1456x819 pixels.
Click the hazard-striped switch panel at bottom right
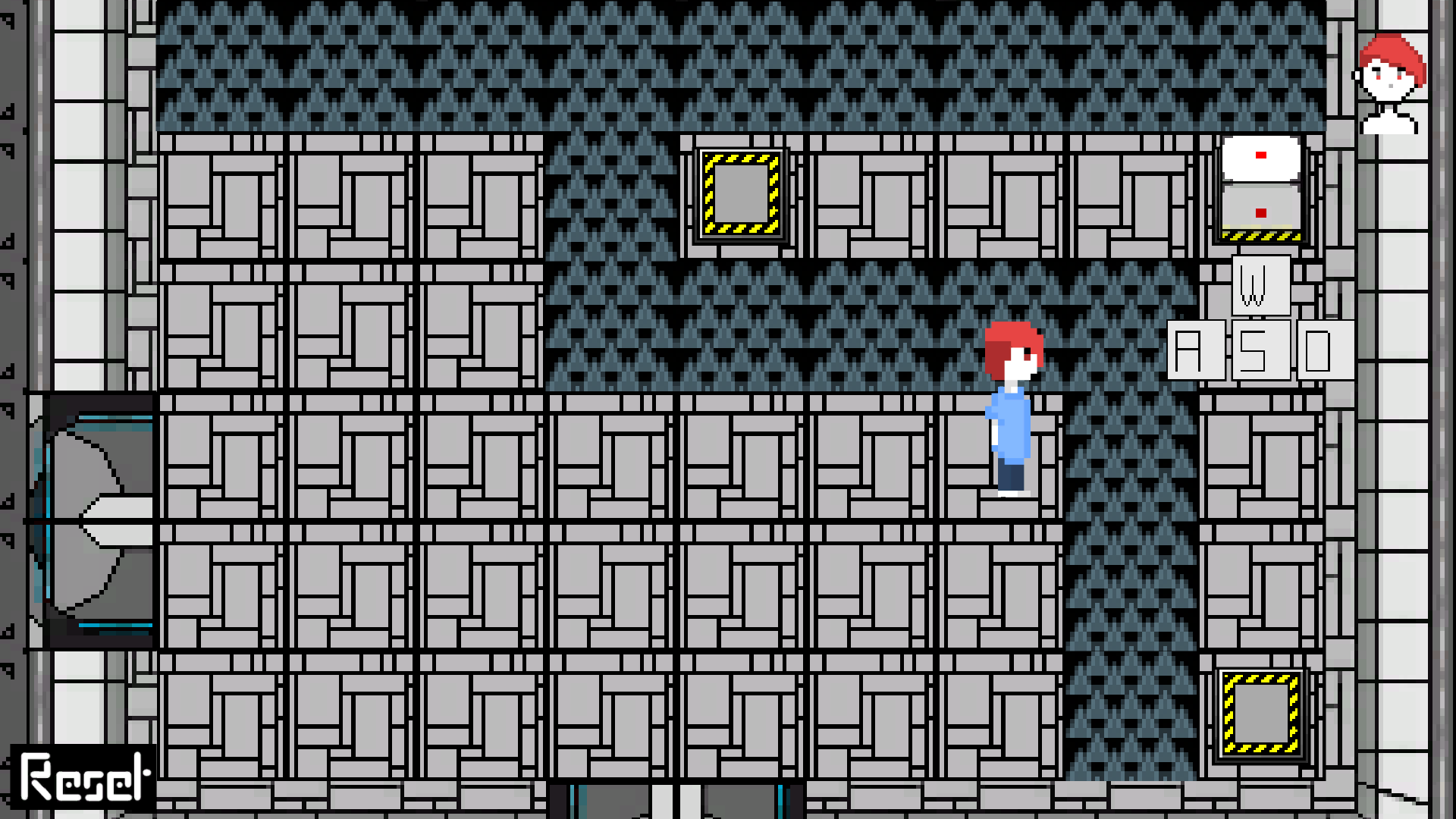coord(1260,713)
